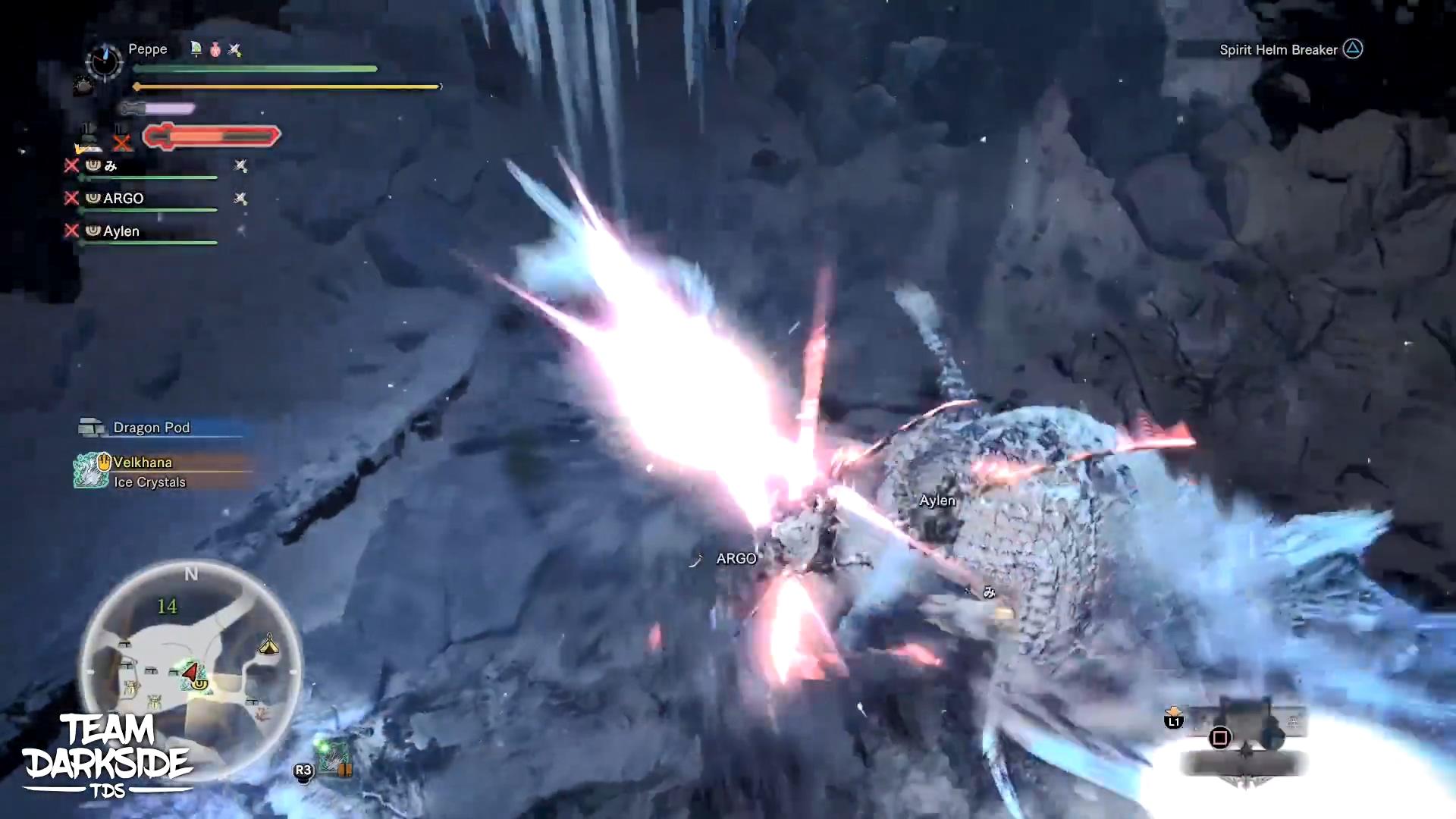The height and width of the screenshot is (819, 1456).
Task: Click the Velkhana monster portrait icon
Action: (x=91, y=470)
